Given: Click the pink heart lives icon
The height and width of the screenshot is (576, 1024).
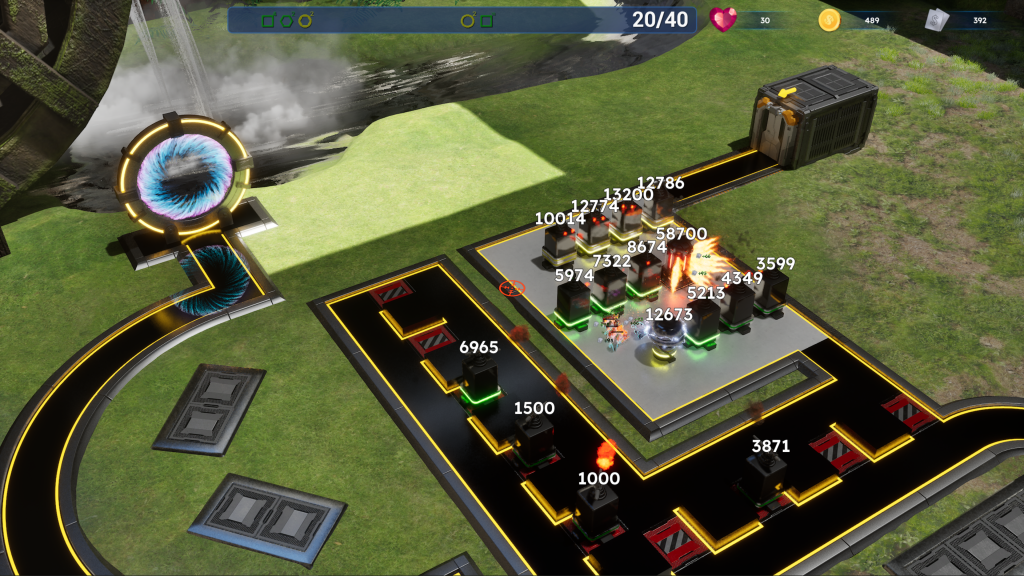Looking at the screenshot, I should [x=722, y=20].
